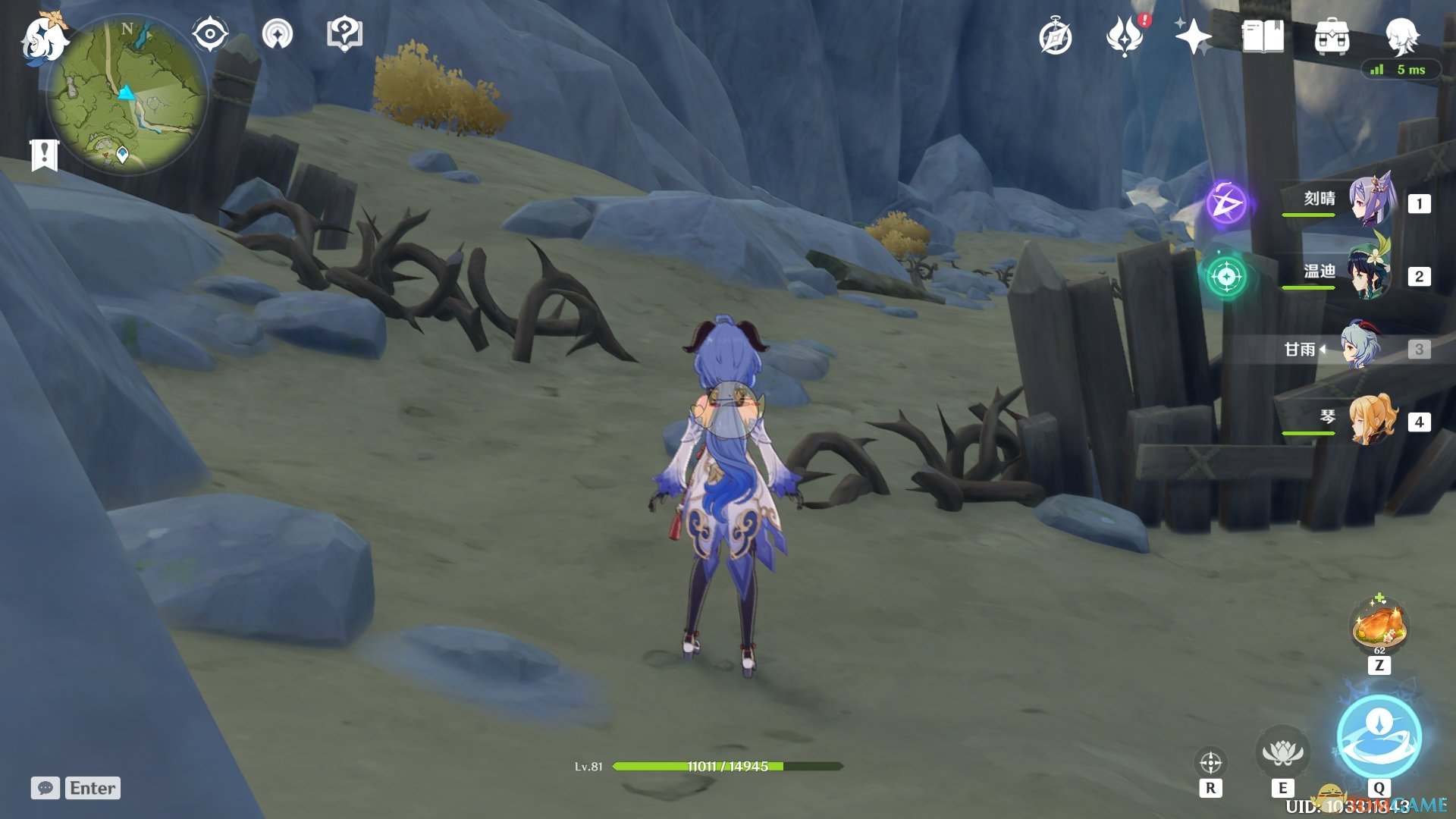The image size is (1456, 819).
Task: Open the chat speech bubble
Action: tap(45, 788)
